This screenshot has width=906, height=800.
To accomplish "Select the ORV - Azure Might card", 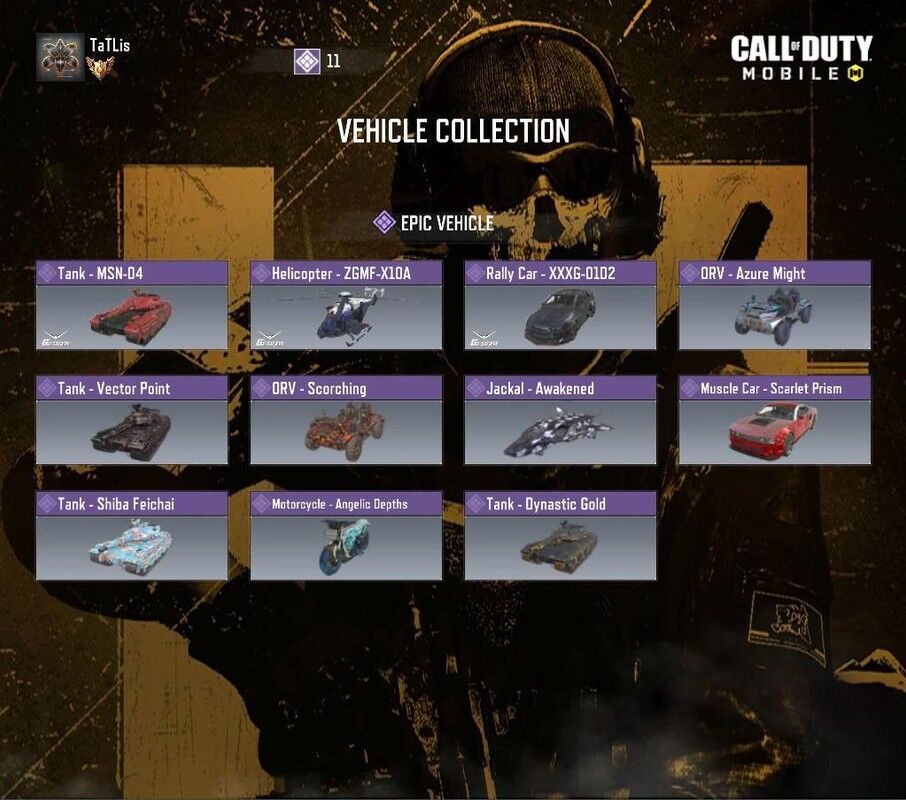I will (x=774, y=306).
